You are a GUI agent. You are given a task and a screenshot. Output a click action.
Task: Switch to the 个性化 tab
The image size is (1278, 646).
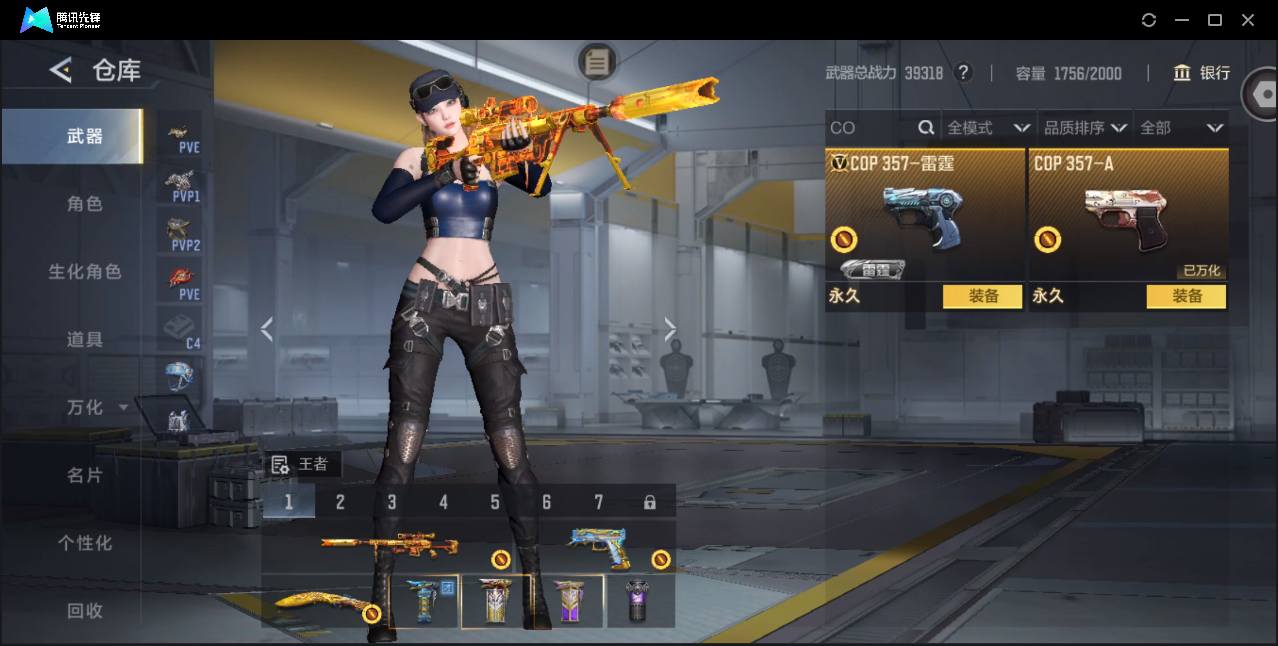click(84, 543)
